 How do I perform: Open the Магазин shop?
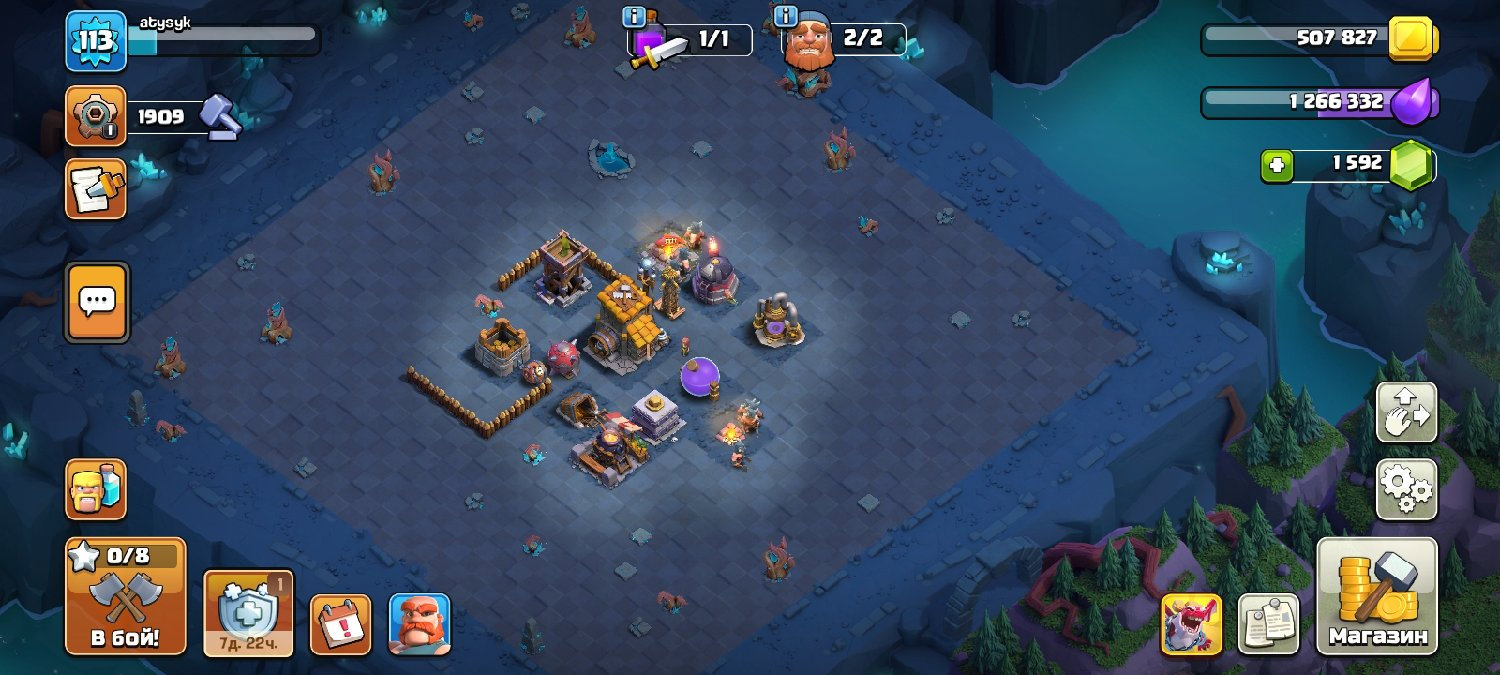tap(1376, 596)
